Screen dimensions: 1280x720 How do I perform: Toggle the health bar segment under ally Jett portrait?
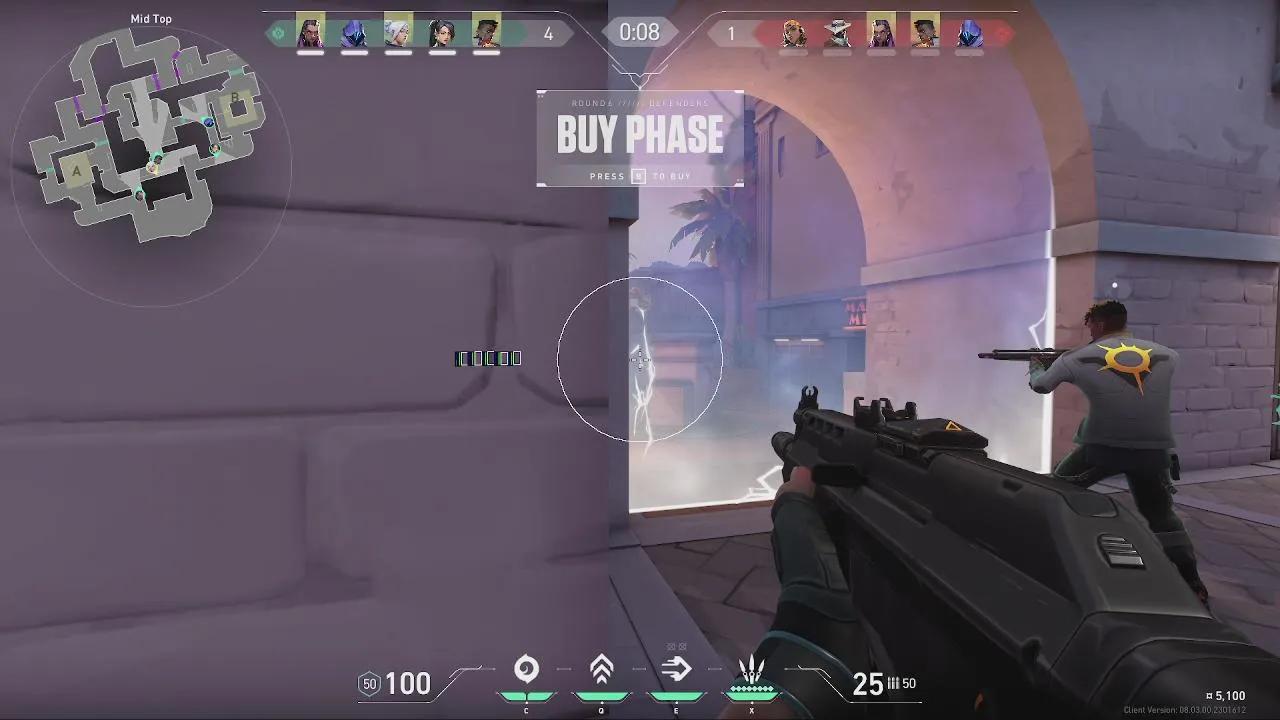(398, 53)
